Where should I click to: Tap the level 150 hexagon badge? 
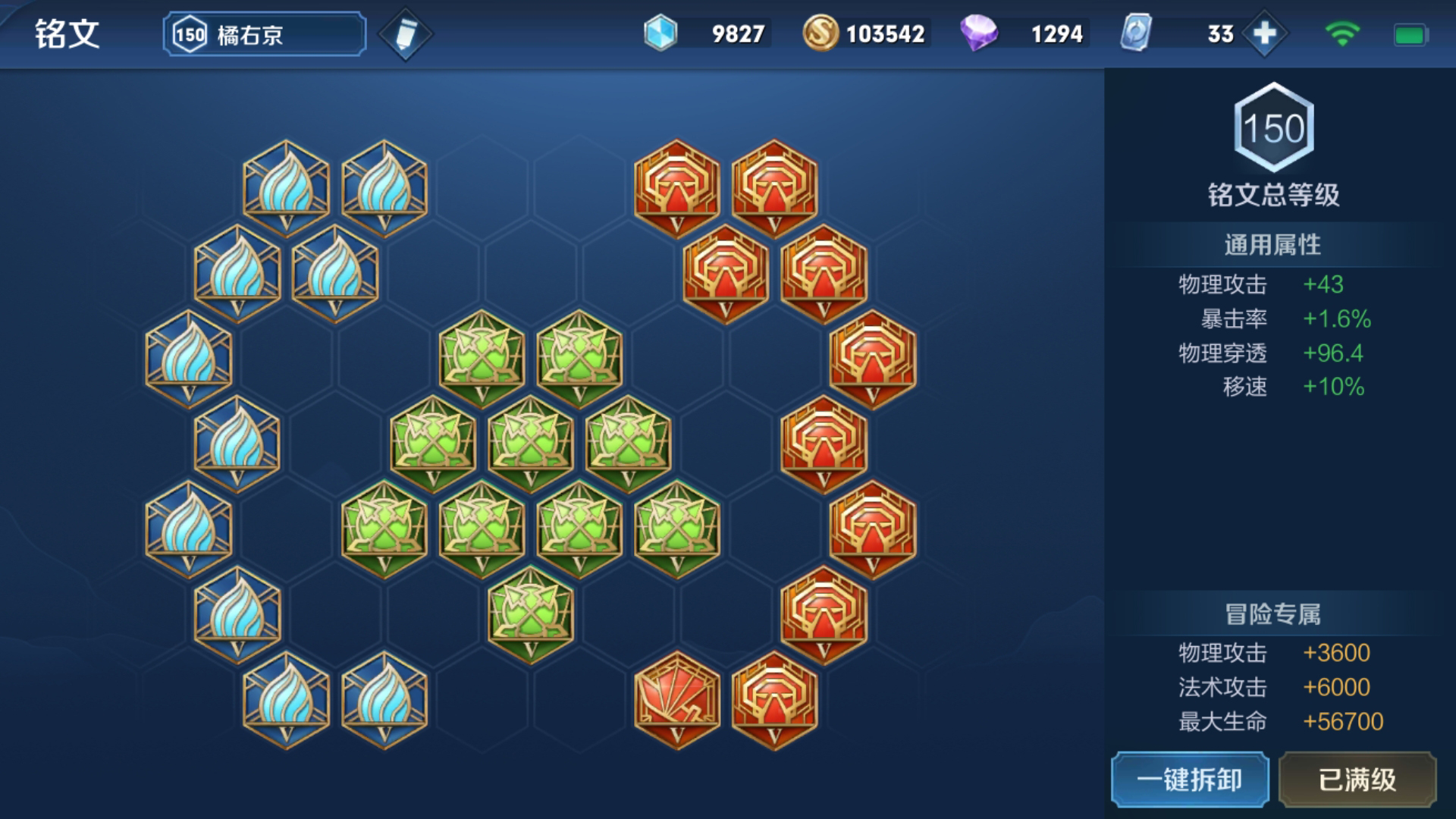(1274, 127)
